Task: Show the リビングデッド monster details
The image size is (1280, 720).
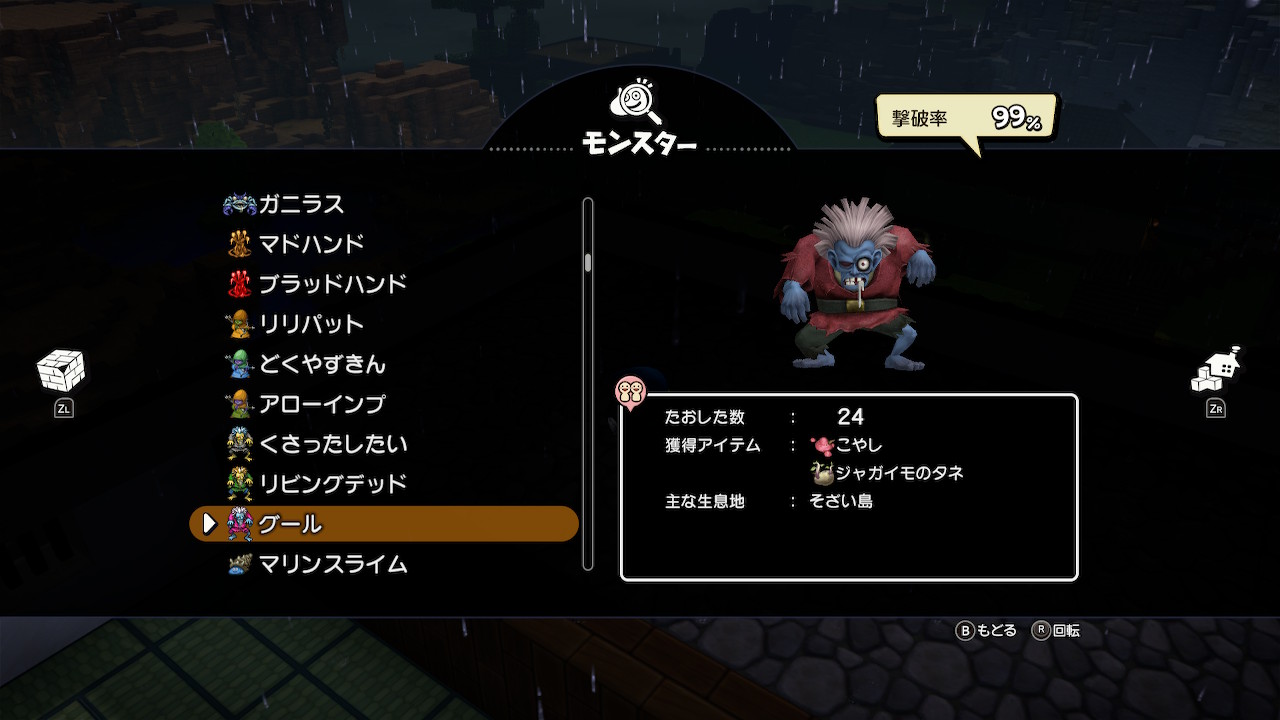Action: click(x=332, y=484)
